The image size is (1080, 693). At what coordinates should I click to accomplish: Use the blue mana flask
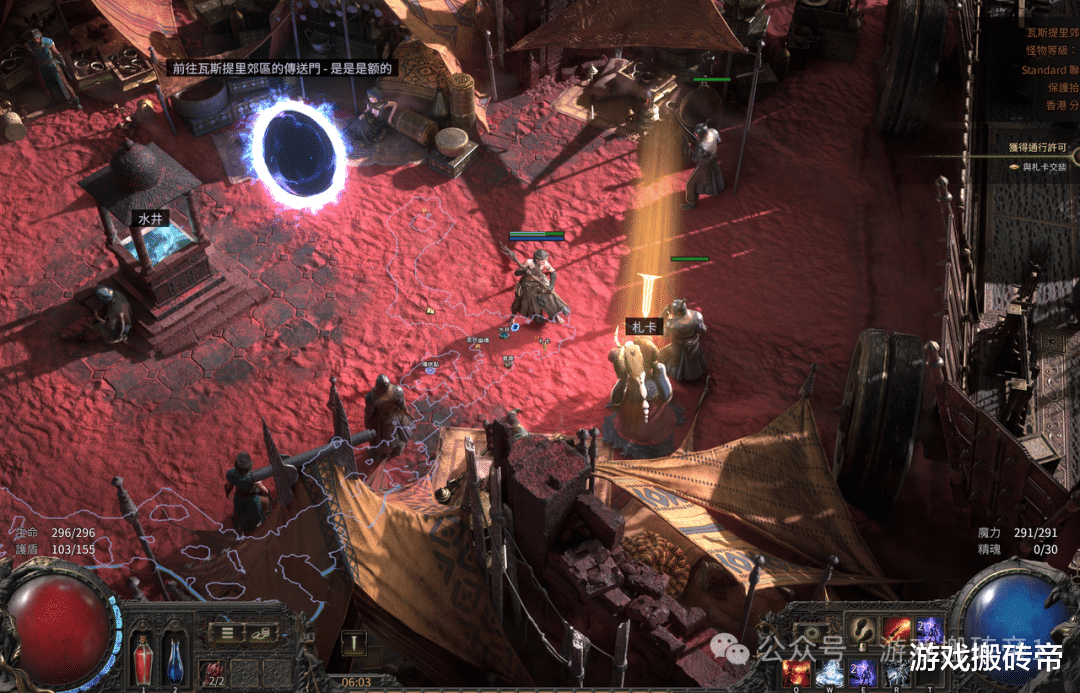[175, 658]
